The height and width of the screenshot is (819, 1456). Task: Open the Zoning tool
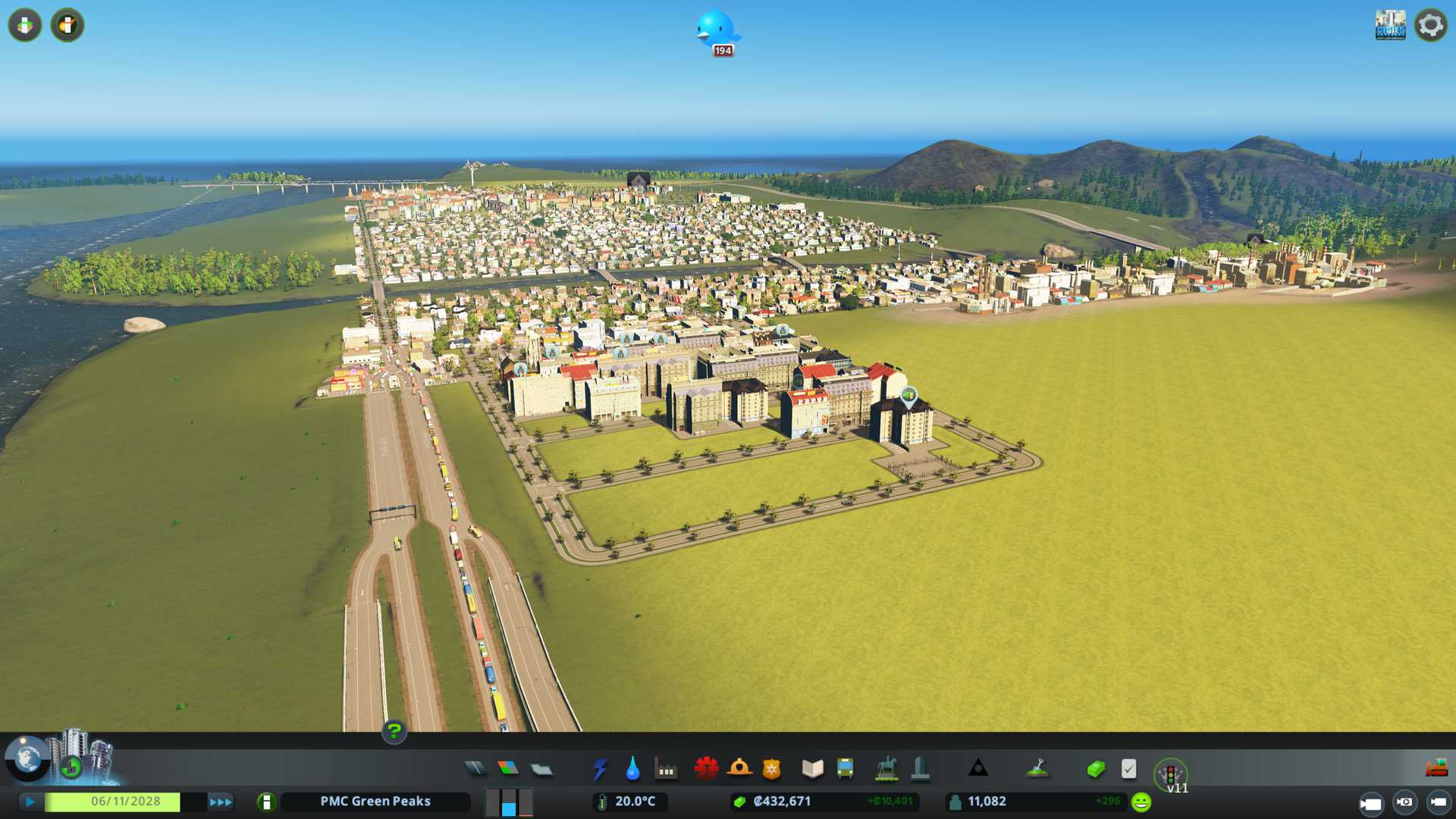coord(508,769)
